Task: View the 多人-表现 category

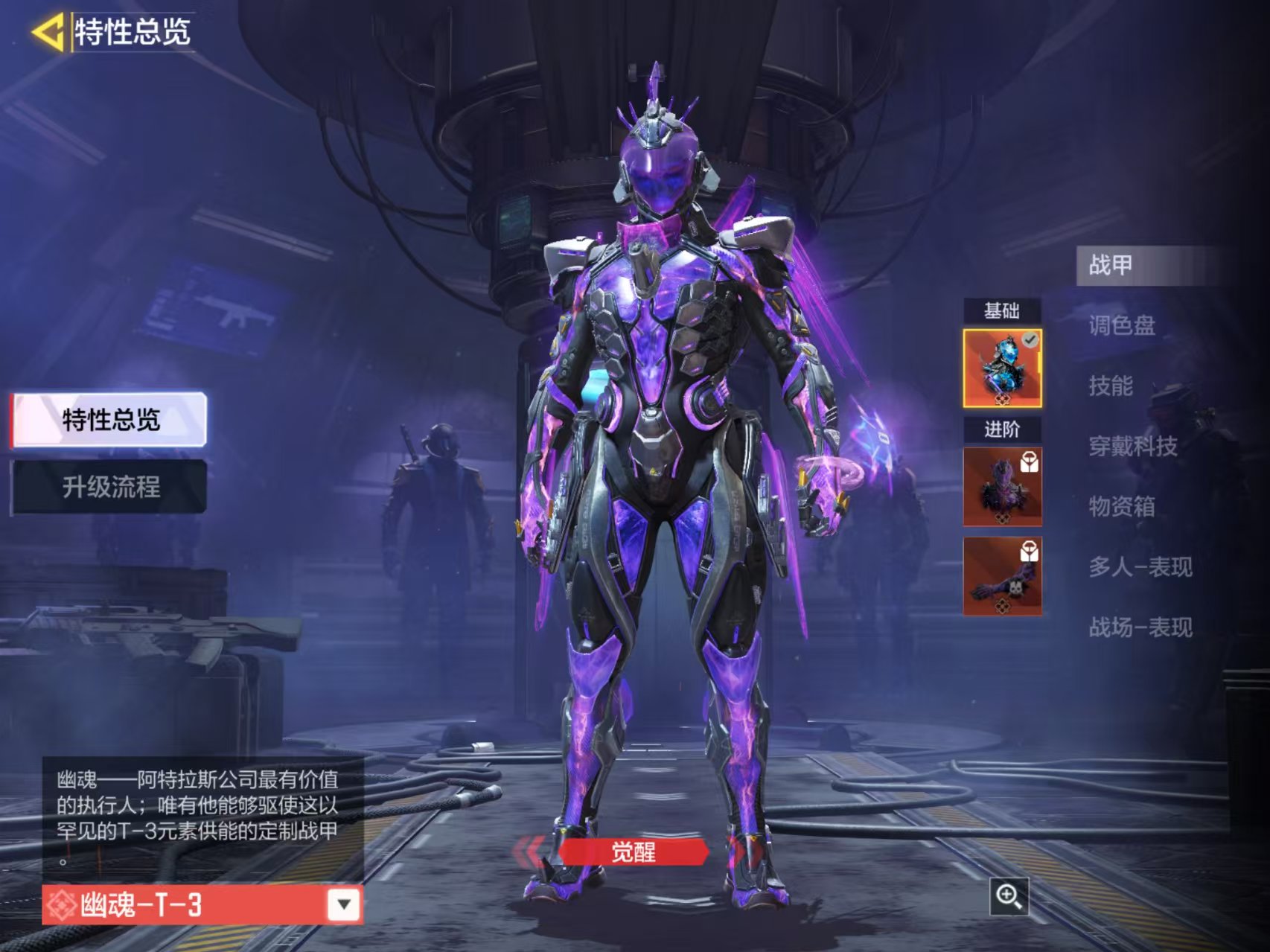Action: 1140,567
